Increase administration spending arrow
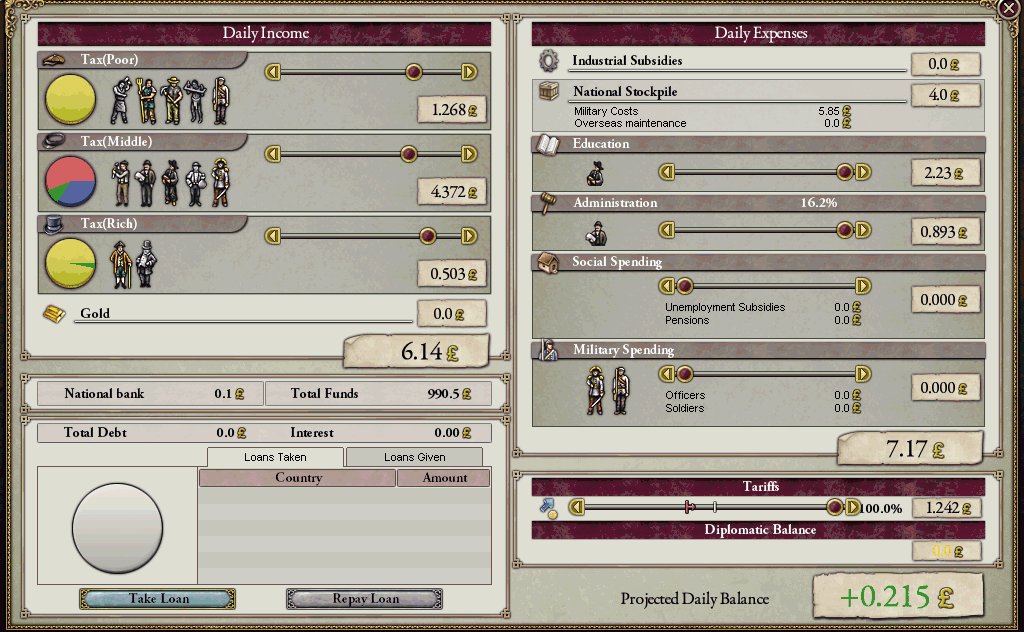 pyautogui.click(x=863, y=231)
